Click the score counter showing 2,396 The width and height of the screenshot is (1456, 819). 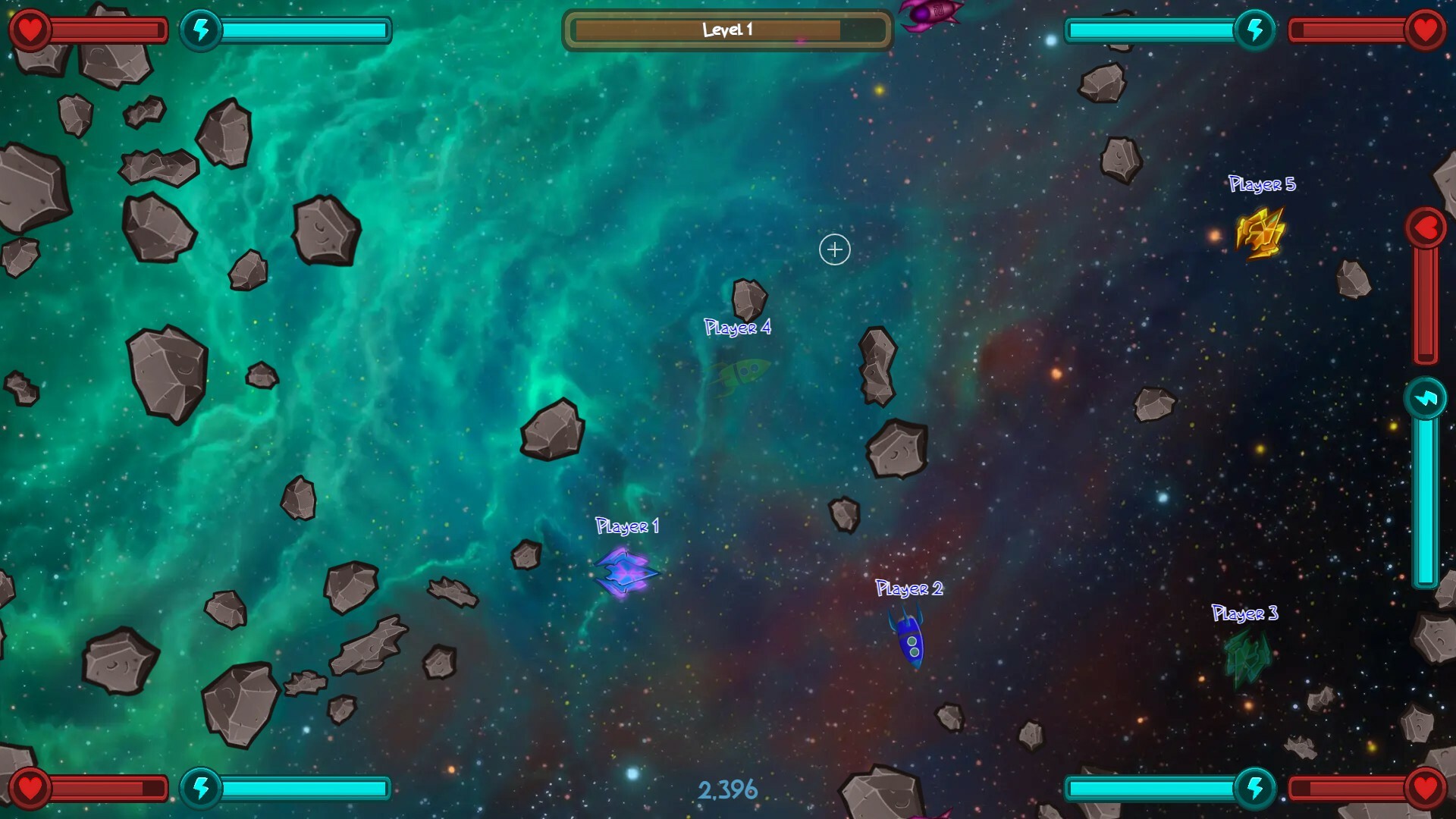pos(727,789)
